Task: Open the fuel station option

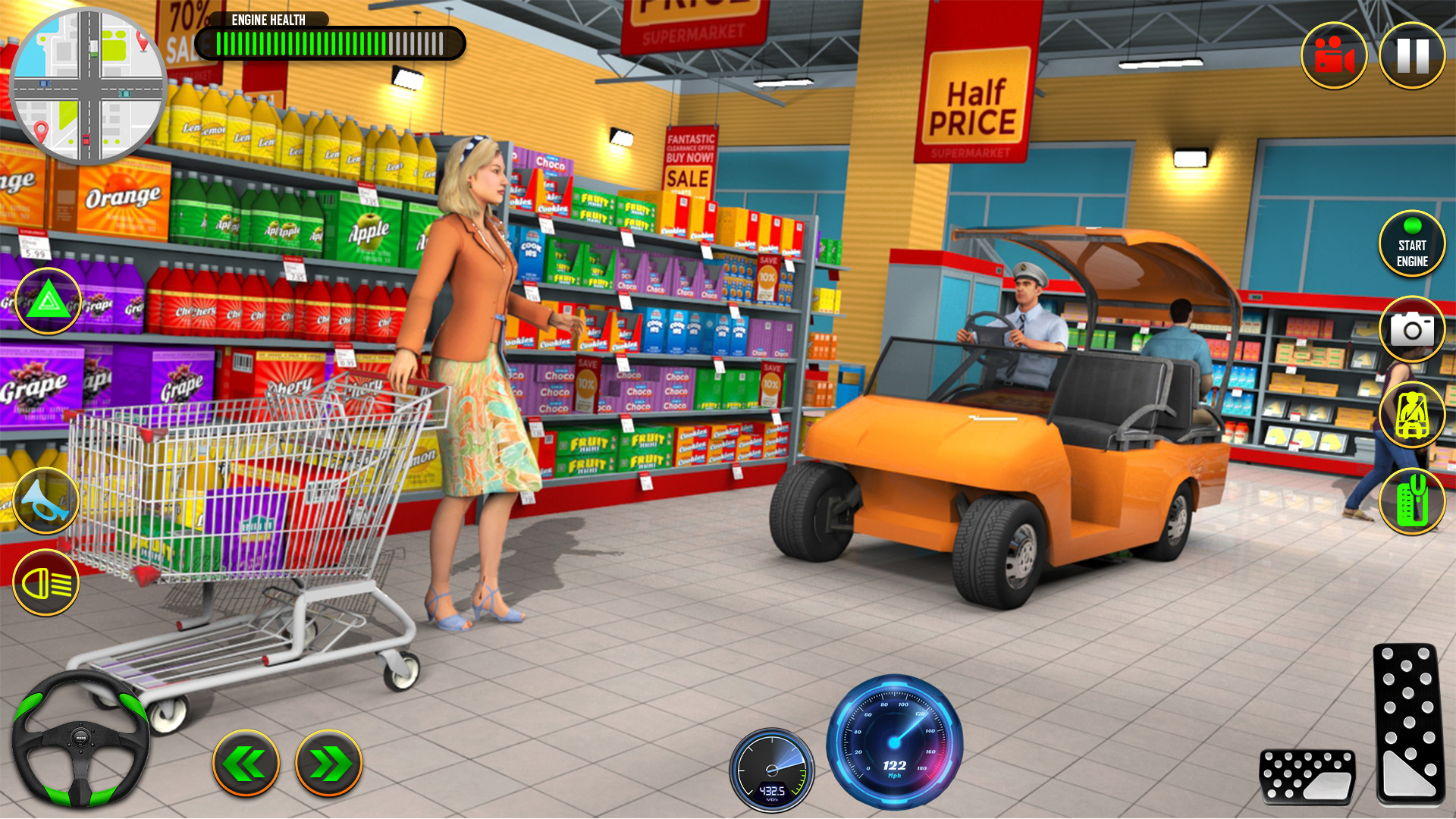Action: pos(1412,500)
